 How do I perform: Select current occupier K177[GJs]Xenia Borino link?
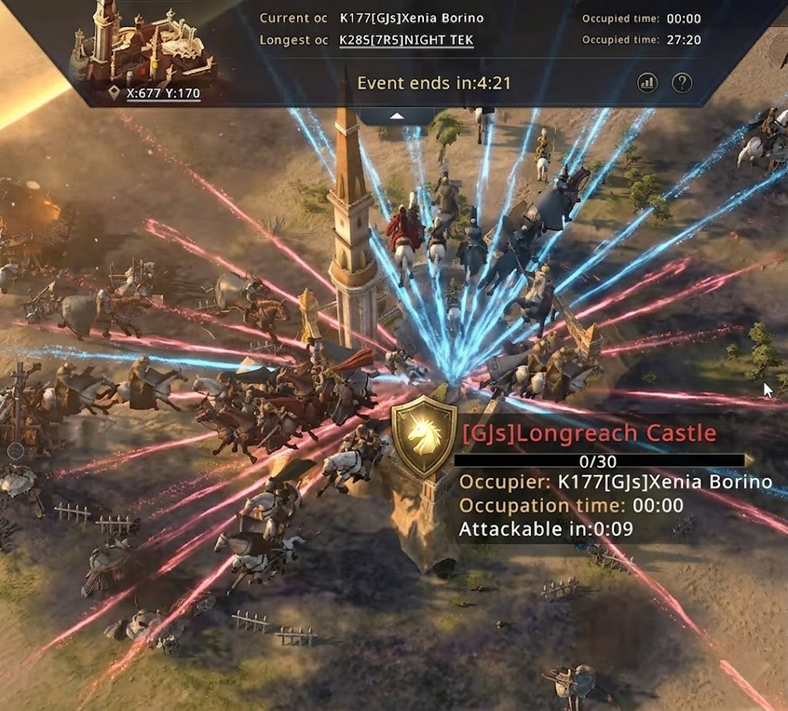413,19
